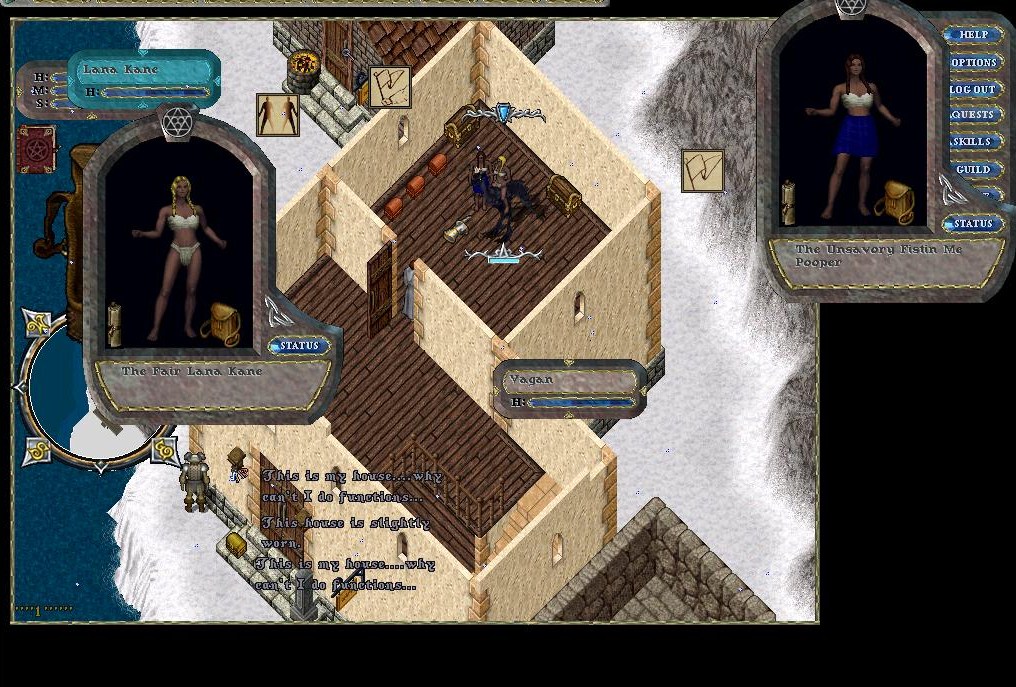The image size is (1016, 687).
Task: Open the QUESTS log
Action: (x=973, y=115)
